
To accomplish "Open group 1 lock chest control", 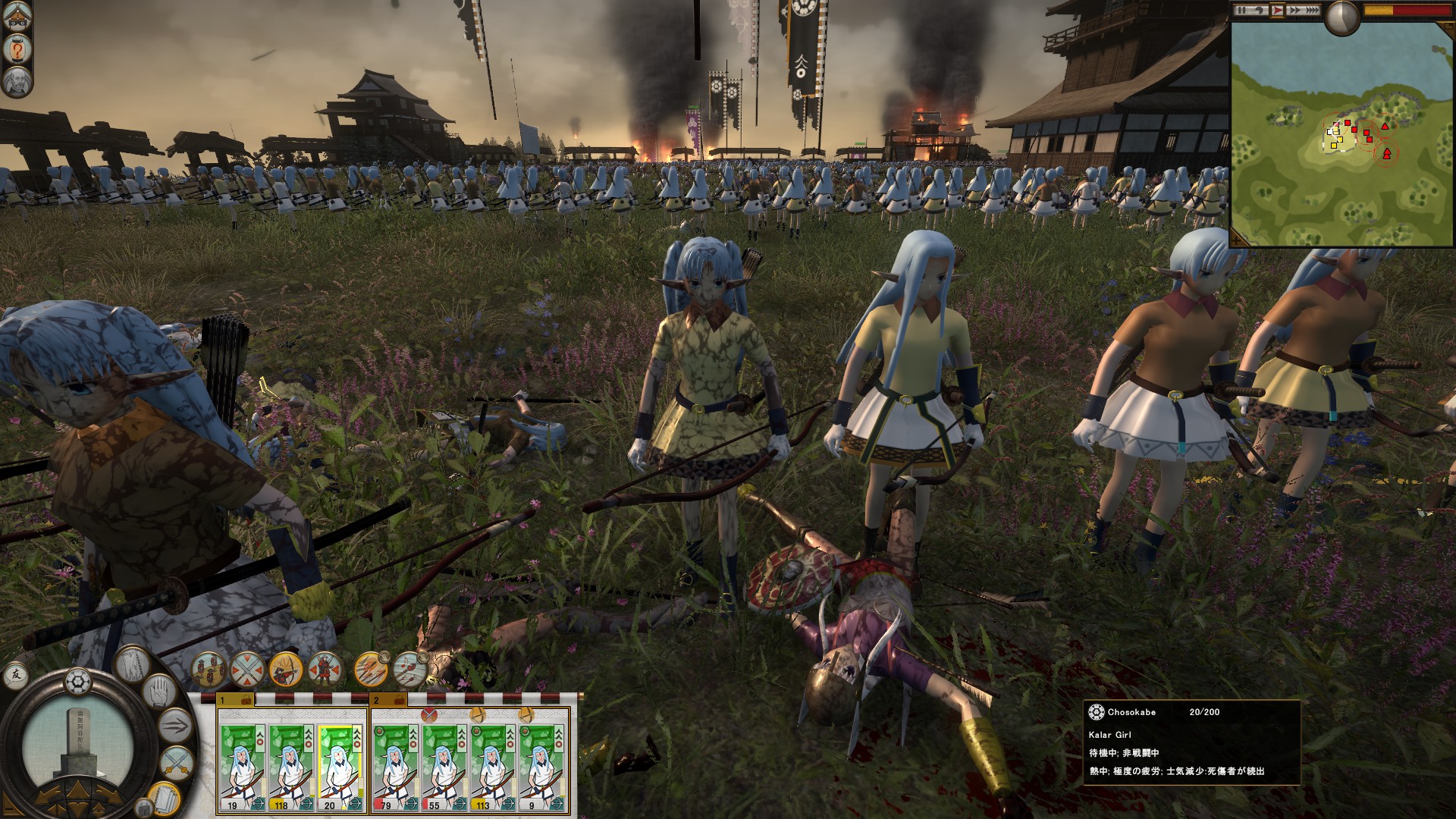I will [x=246, y=701].
